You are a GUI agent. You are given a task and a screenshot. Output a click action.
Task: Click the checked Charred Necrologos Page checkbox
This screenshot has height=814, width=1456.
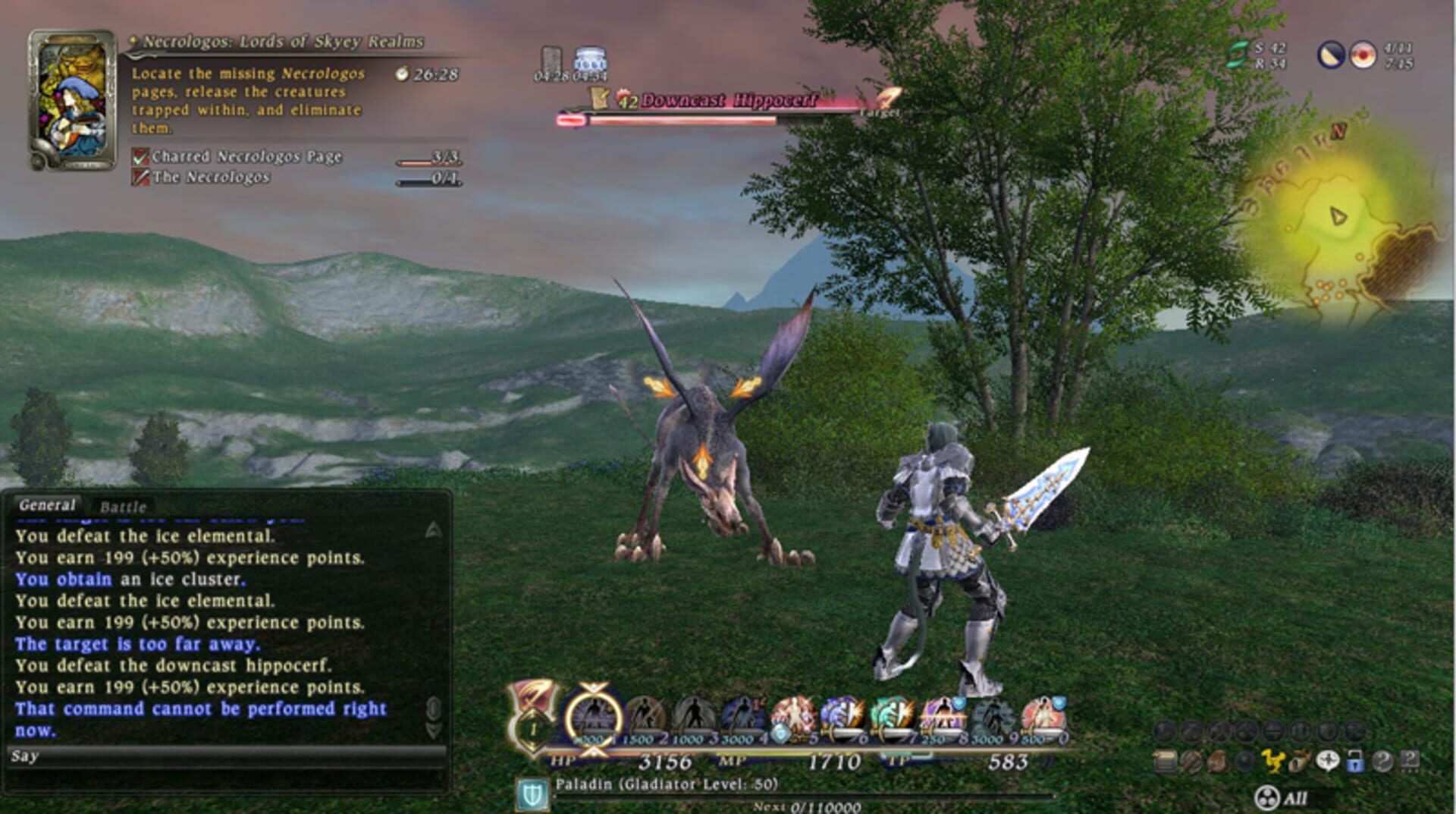click(141, 156)
